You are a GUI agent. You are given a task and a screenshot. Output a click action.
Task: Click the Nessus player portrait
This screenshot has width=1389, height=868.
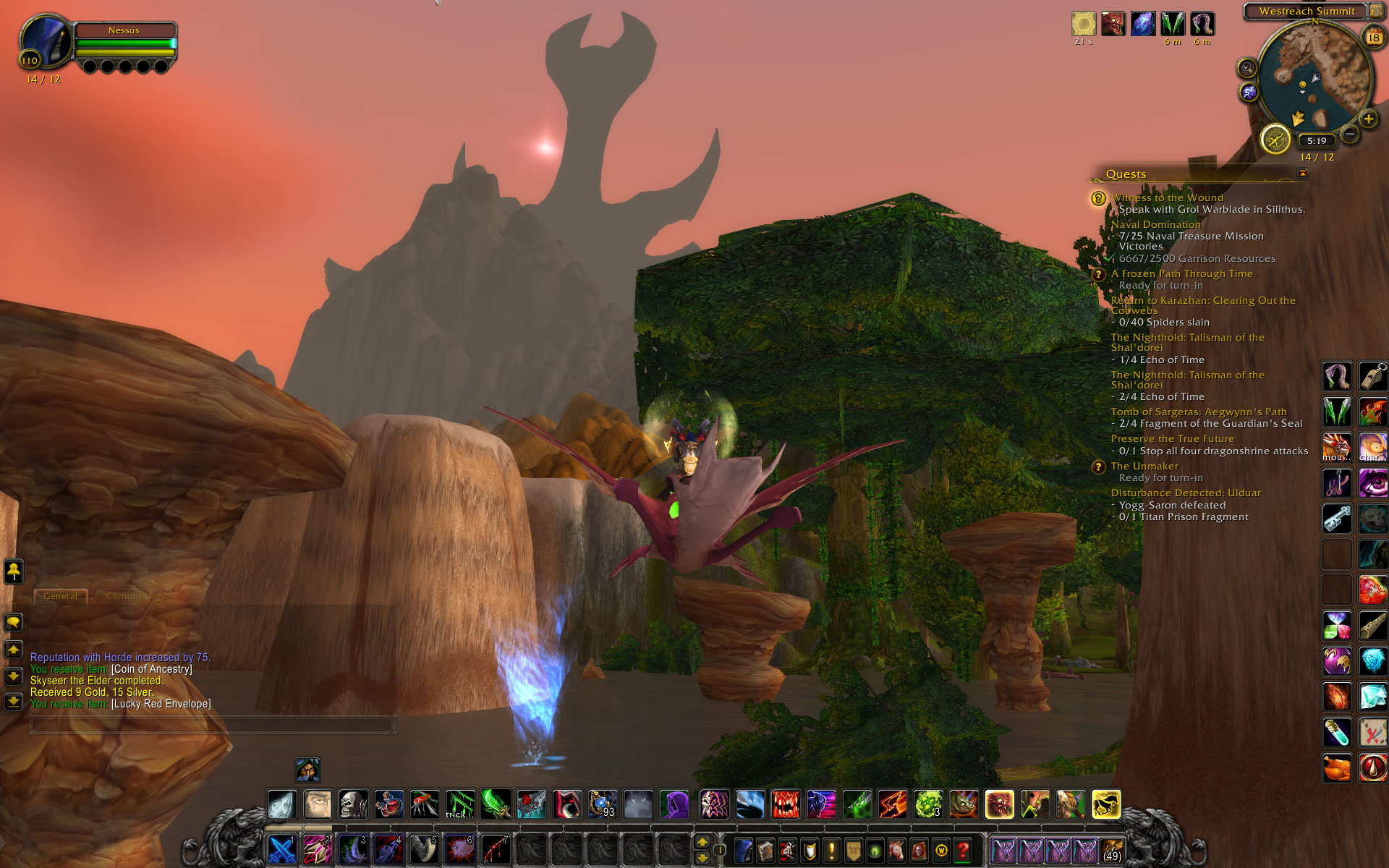(46, 40)
